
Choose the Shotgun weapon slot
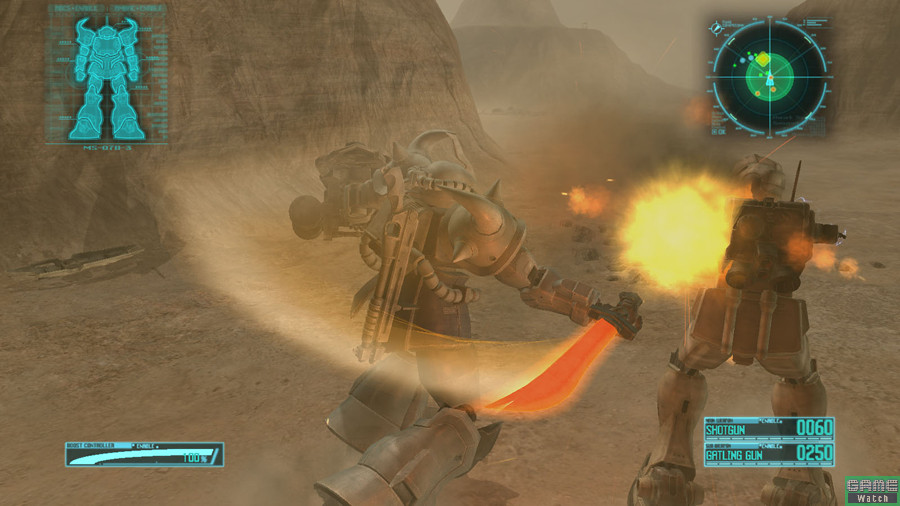[768, 428]
